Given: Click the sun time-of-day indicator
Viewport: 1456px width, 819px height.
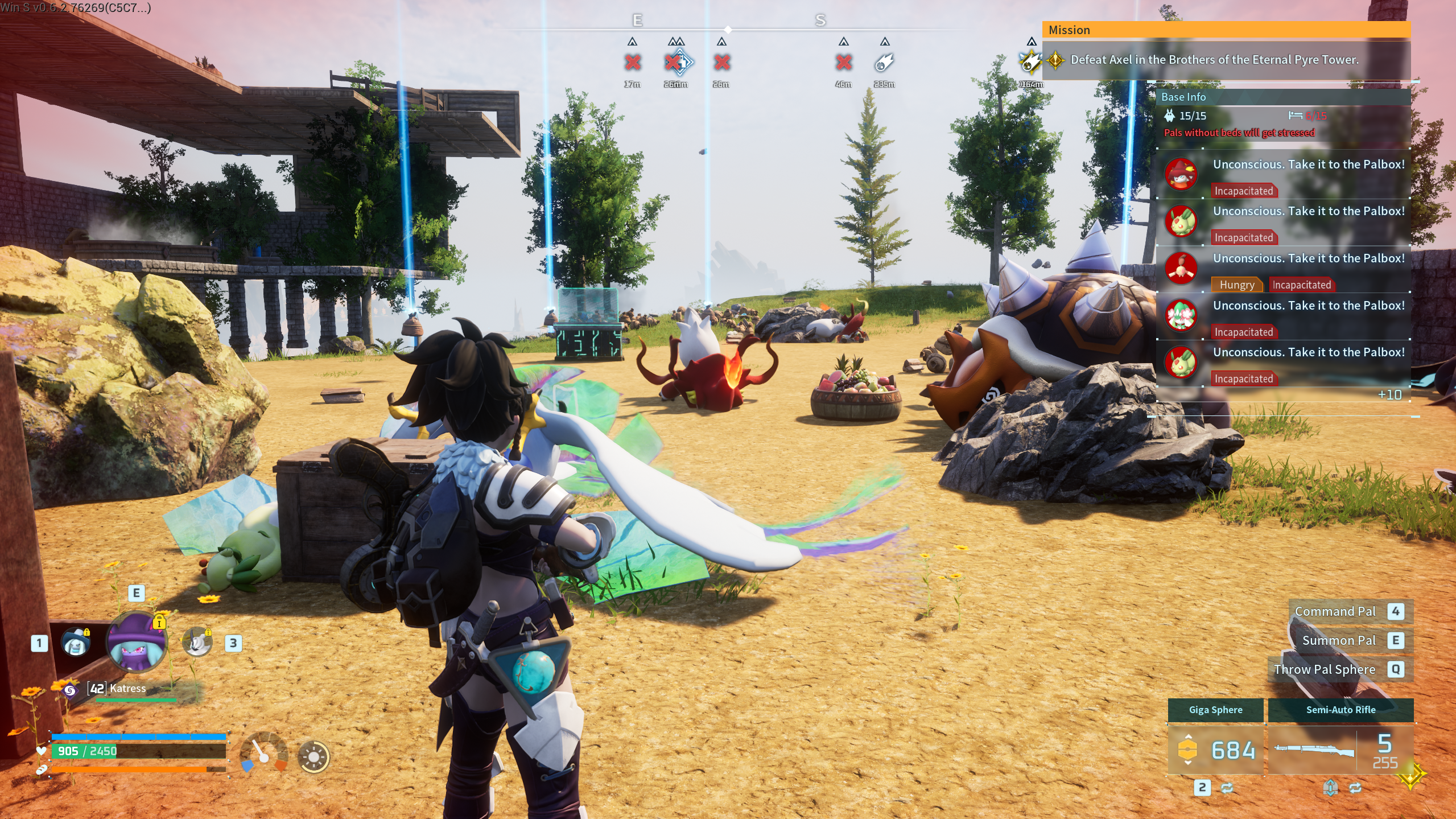Looking at the screenshot, I should coord(314,757).
